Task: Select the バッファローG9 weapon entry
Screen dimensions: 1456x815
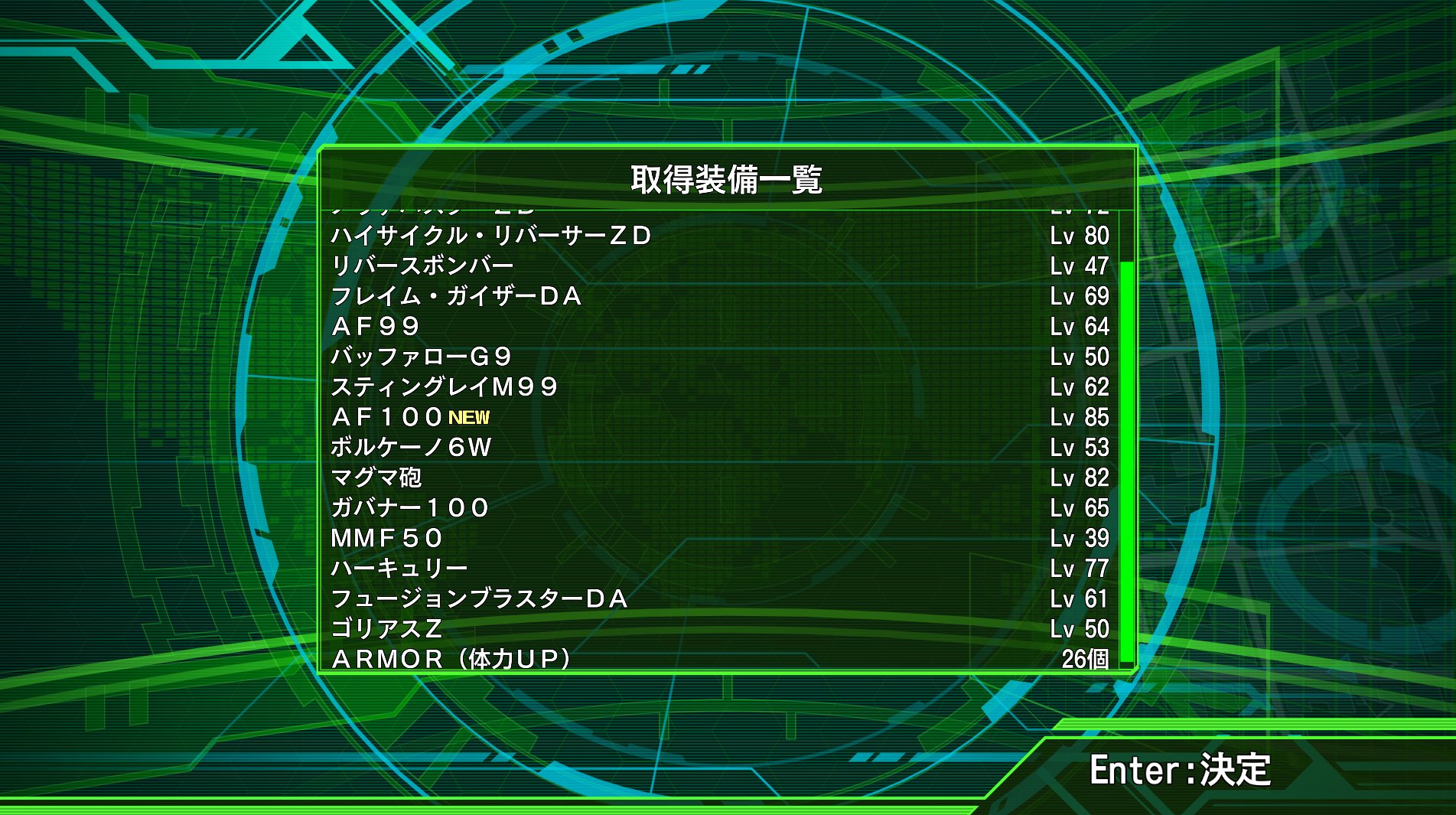Action: coord(425,357)
